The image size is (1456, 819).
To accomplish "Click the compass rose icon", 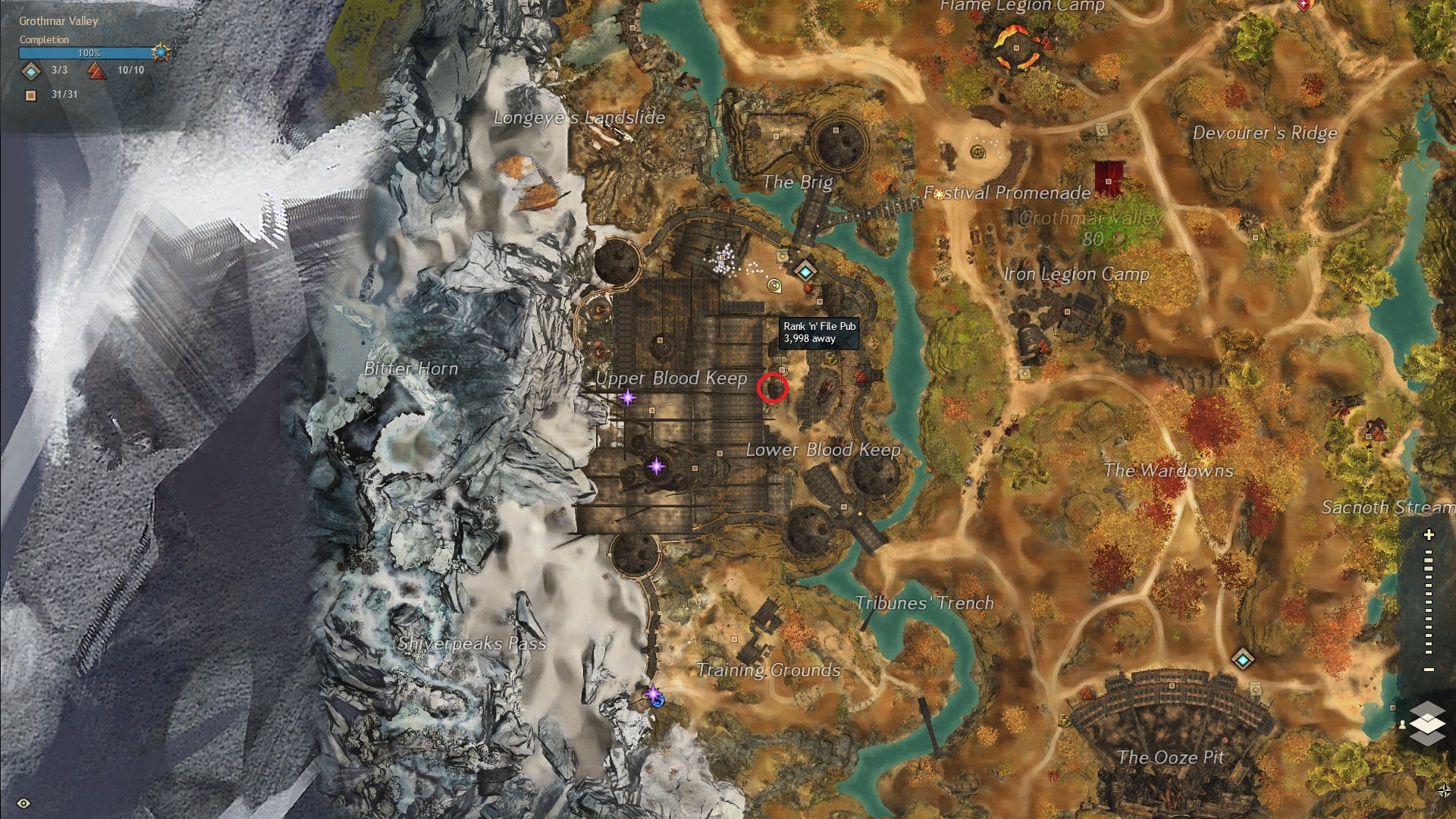I will 1444,790.
